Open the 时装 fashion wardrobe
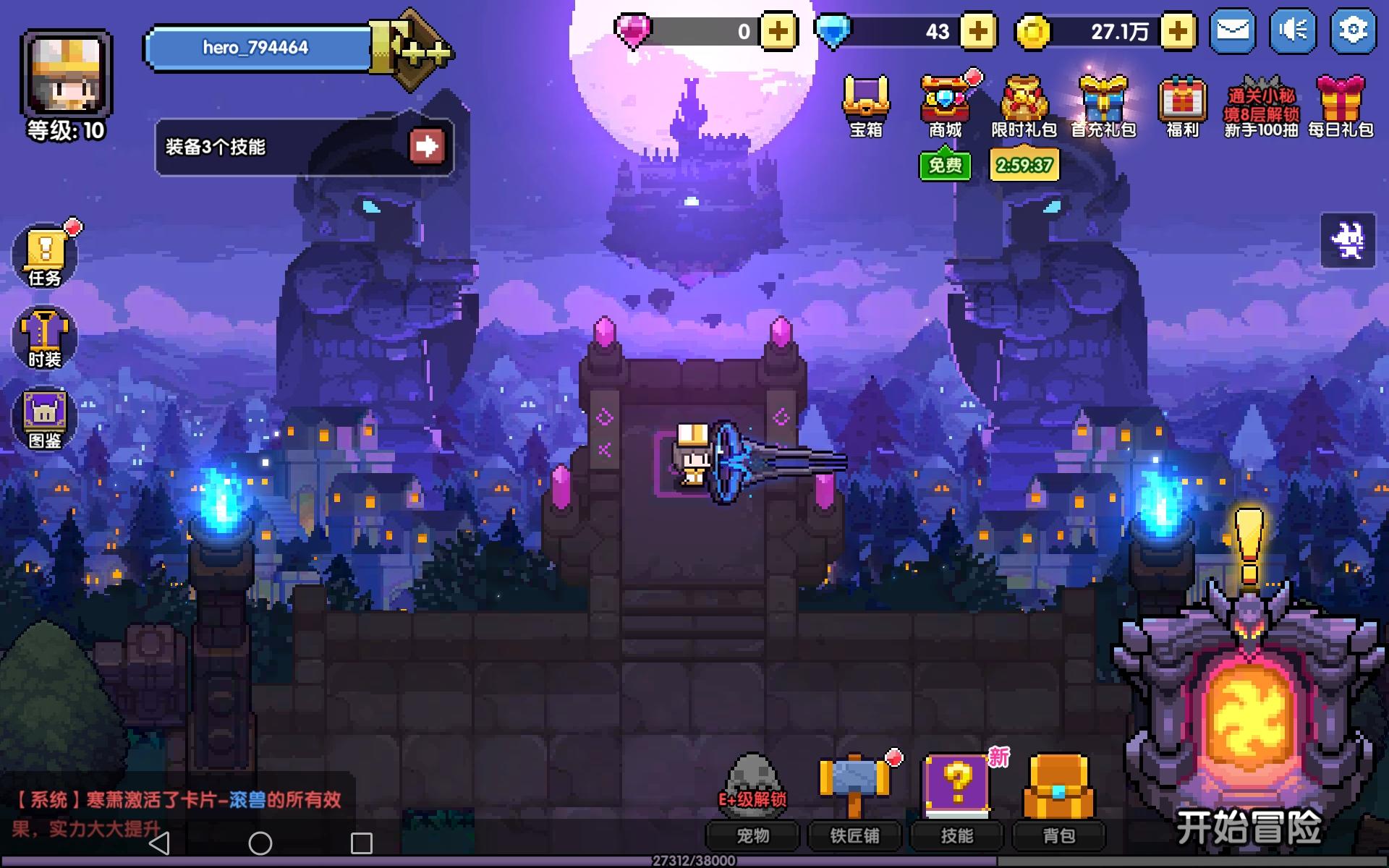Image resolution: width=1389 pixels, height=868 pixels. click(45, 336)
